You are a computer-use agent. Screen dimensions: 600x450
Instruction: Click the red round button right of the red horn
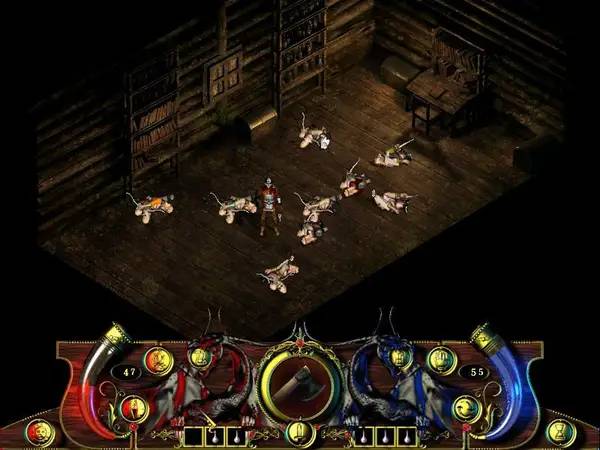157,360
